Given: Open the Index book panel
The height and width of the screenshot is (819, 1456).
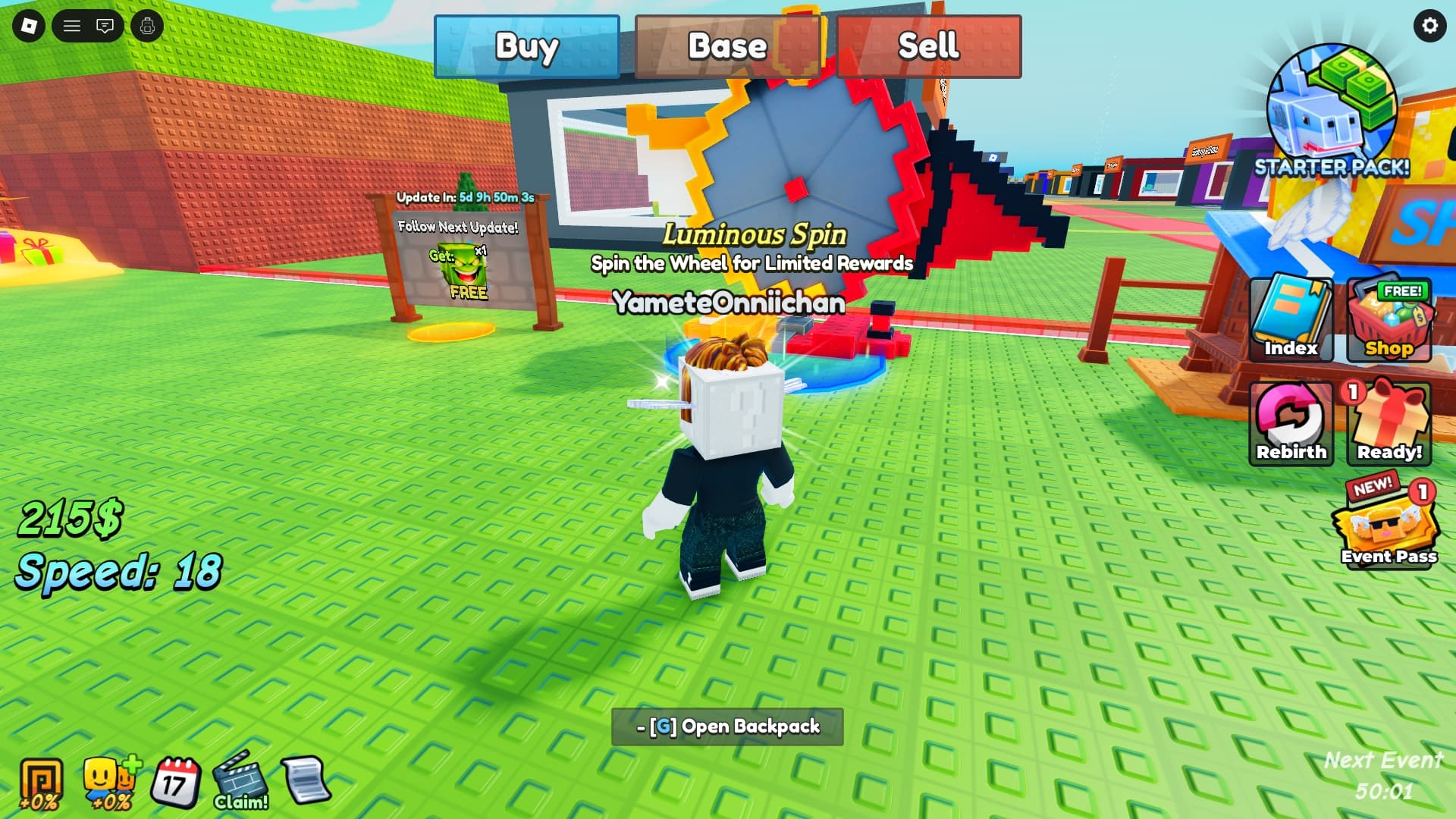Looking at the screenshot, I should point(1290,318).
